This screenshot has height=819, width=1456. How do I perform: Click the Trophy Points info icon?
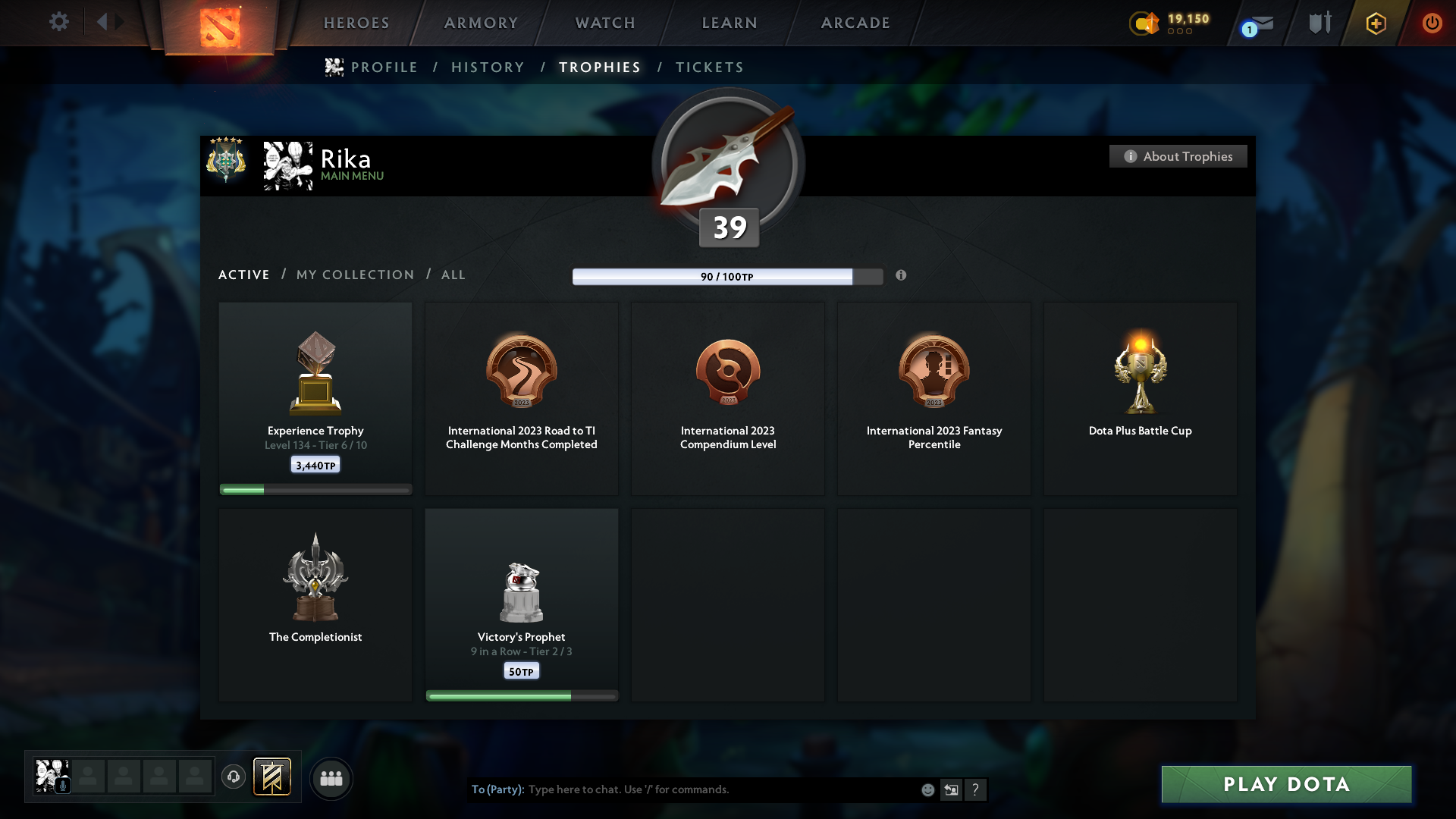pos(902,276)
